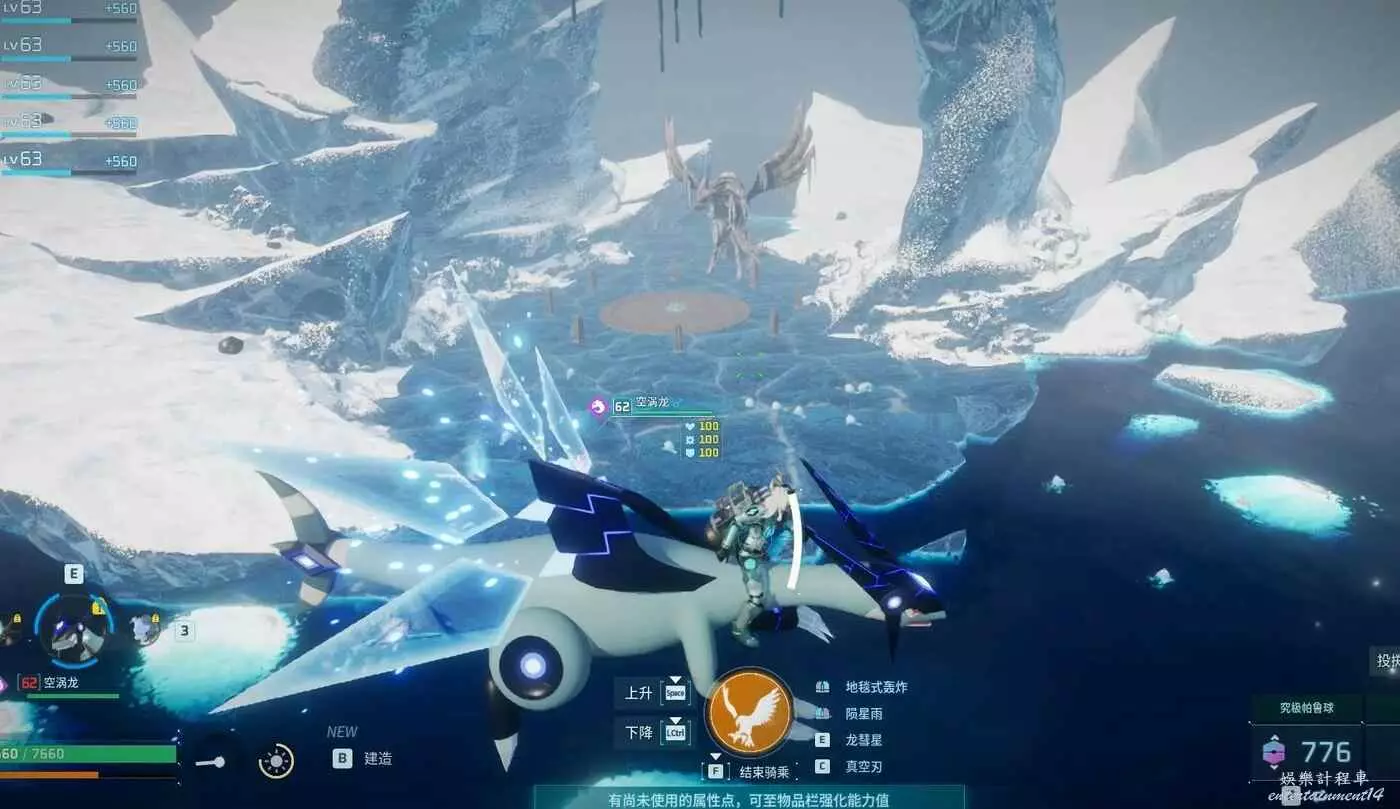Select the next locked pal portrait
The width and height of the screenshot is (1400, 809).
point(146,628)
